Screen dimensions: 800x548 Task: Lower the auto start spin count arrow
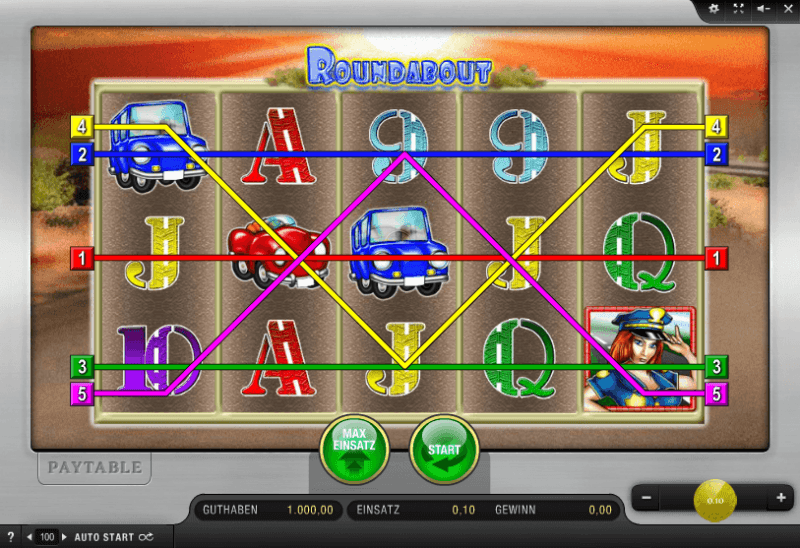pos(29,538)
